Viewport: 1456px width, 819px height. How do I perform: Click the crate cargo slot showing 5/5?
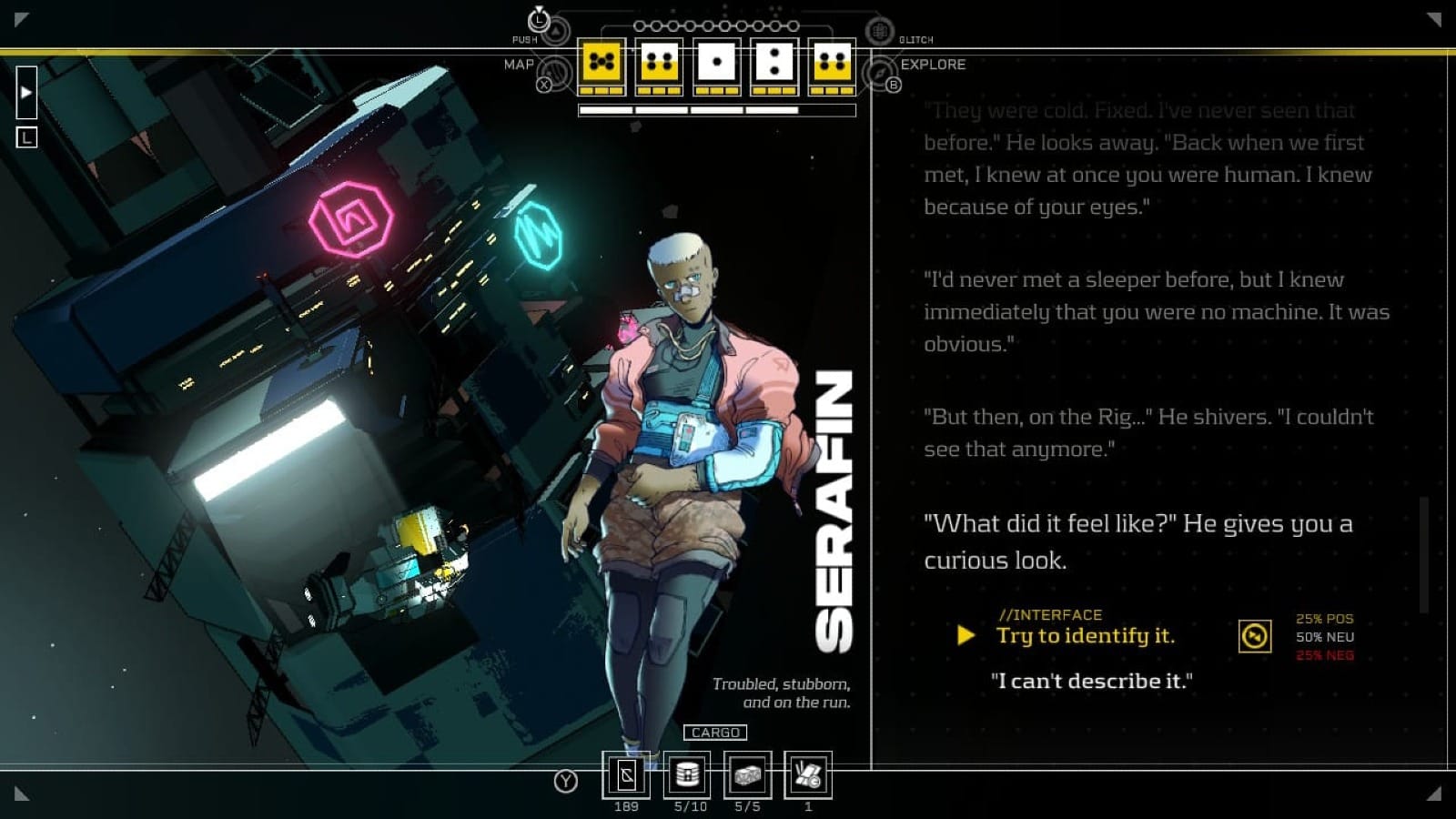tap(747, 775)
